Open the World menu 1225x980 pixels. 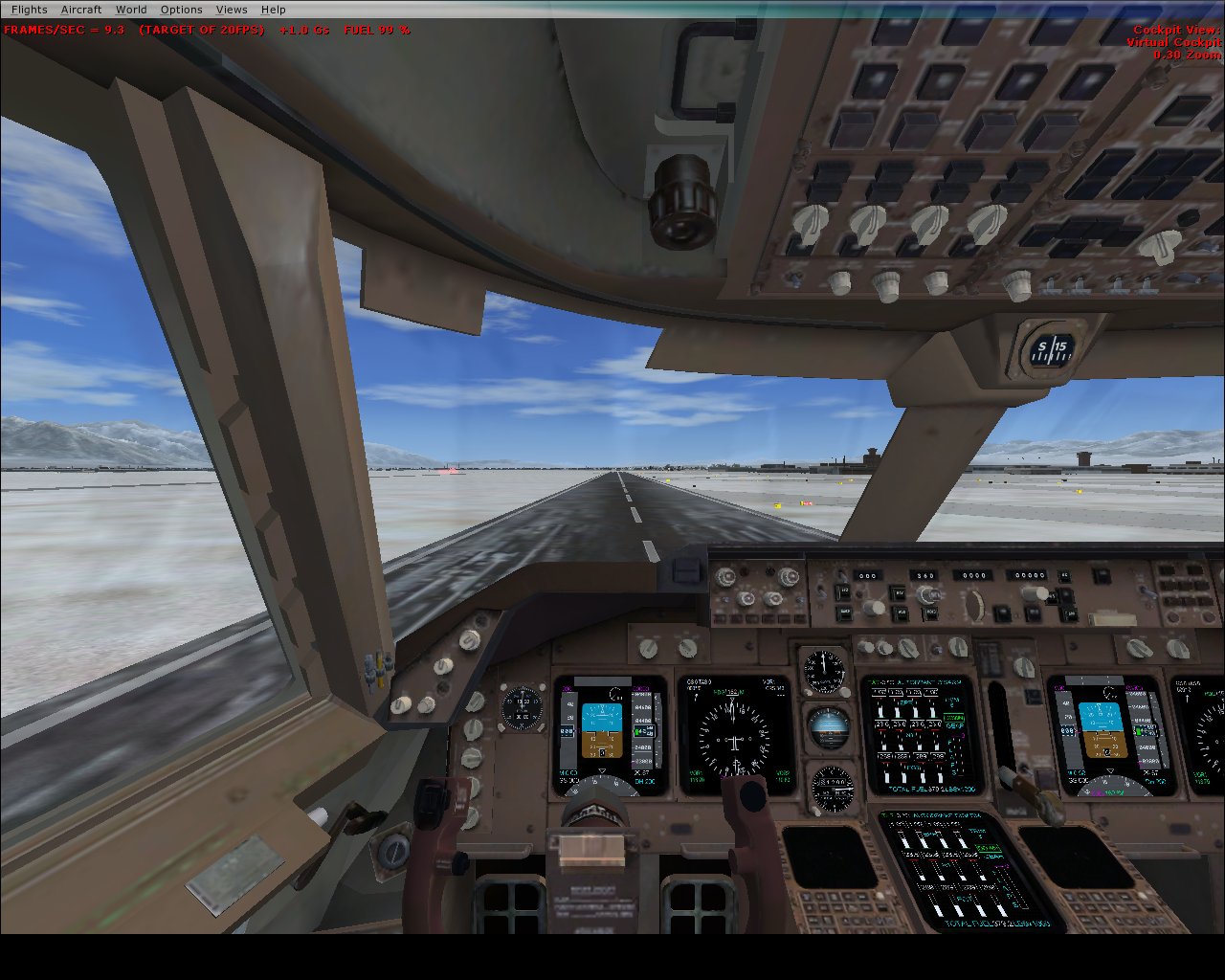click(131, 10)
